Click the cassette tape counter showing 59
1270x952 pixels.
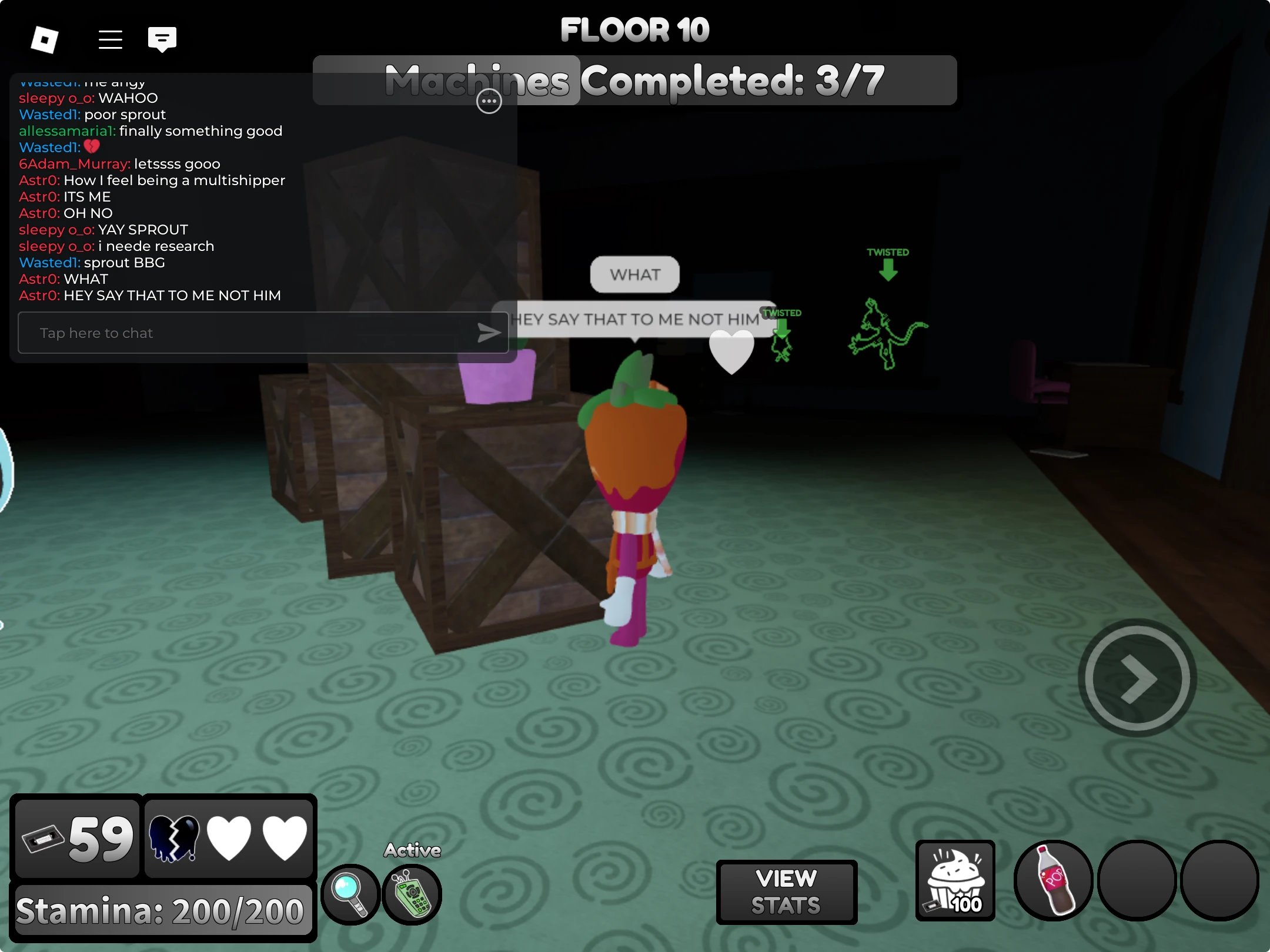(76, 838)
